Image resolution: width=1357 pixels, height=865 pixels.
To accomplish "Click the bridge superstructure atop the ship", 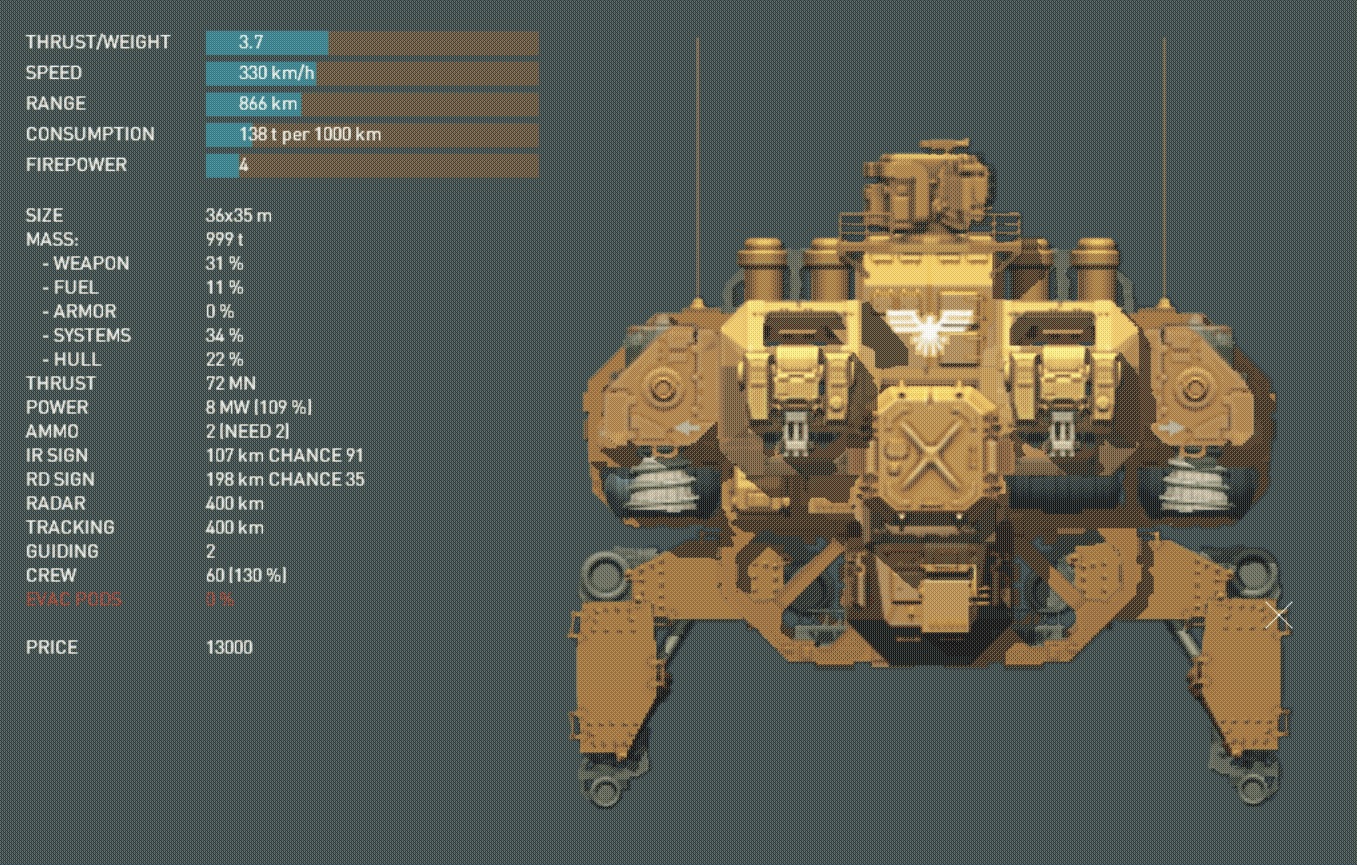I will click(928, 180).
